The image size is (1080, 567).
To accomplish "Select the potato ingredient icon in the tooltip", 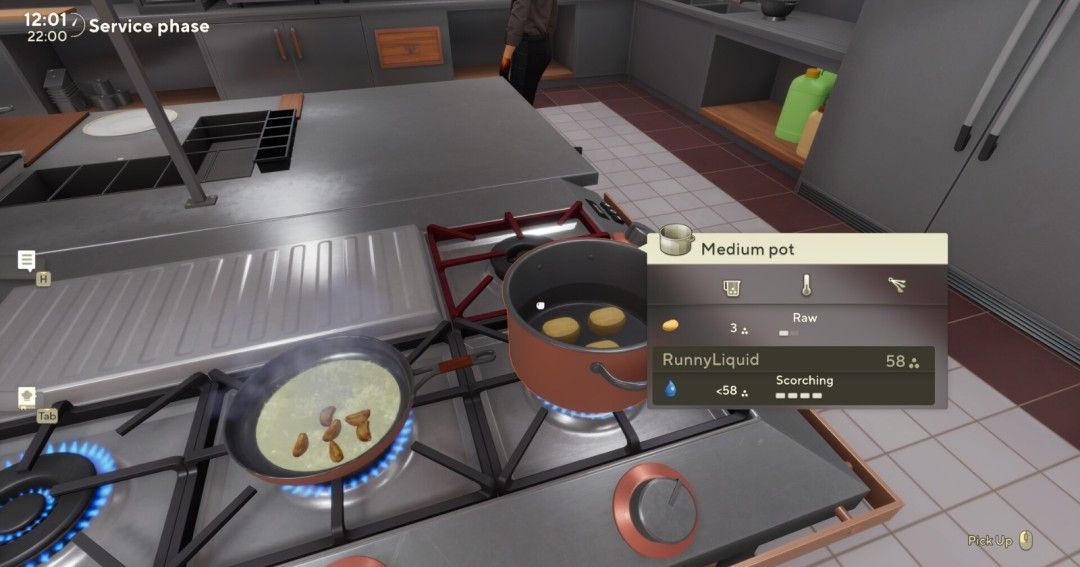I will [x=670, y=326].
